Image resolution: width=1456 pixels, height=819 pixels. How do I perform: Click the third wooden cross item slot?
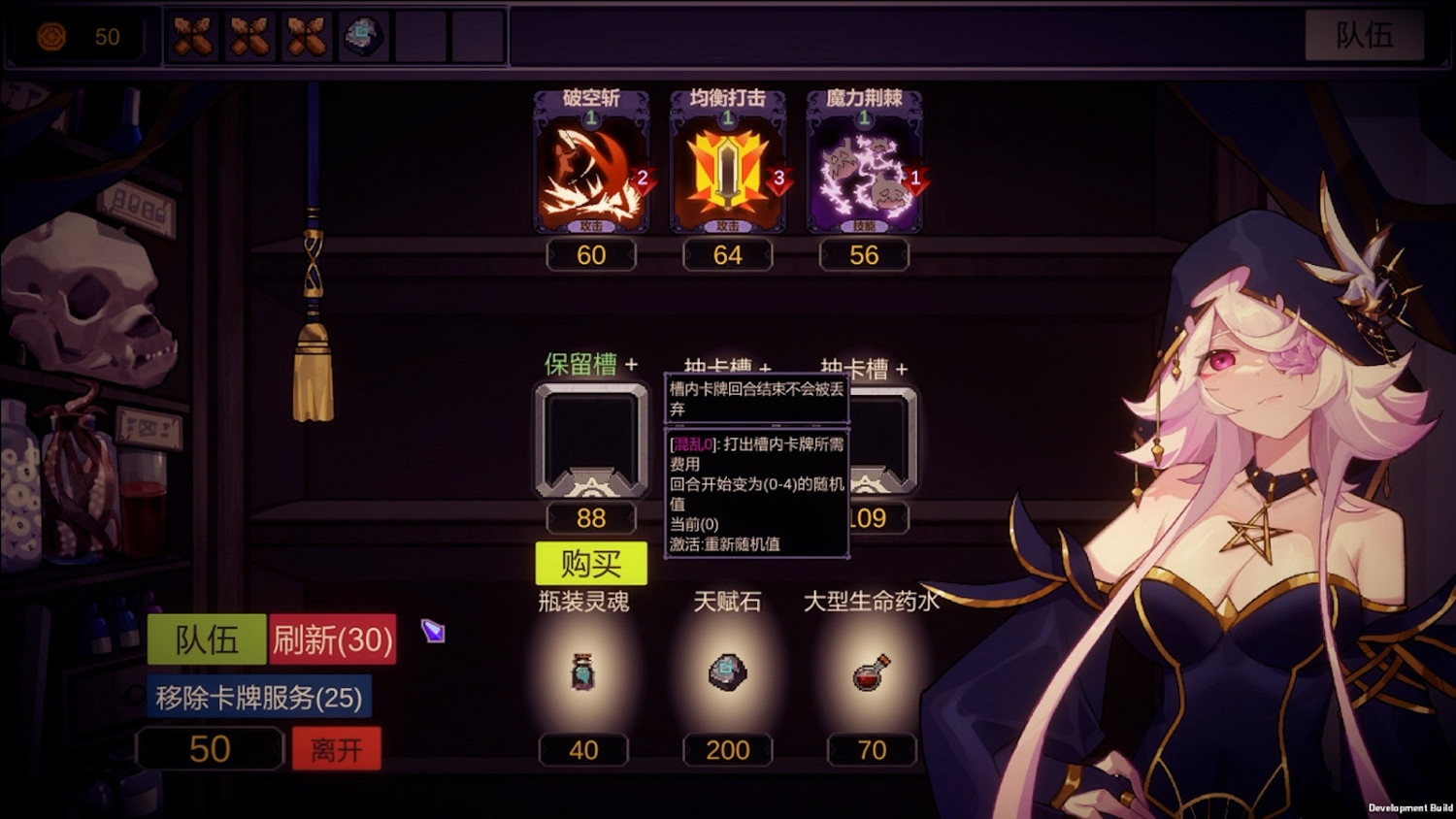pyautogui.click(x=307, y=36)
